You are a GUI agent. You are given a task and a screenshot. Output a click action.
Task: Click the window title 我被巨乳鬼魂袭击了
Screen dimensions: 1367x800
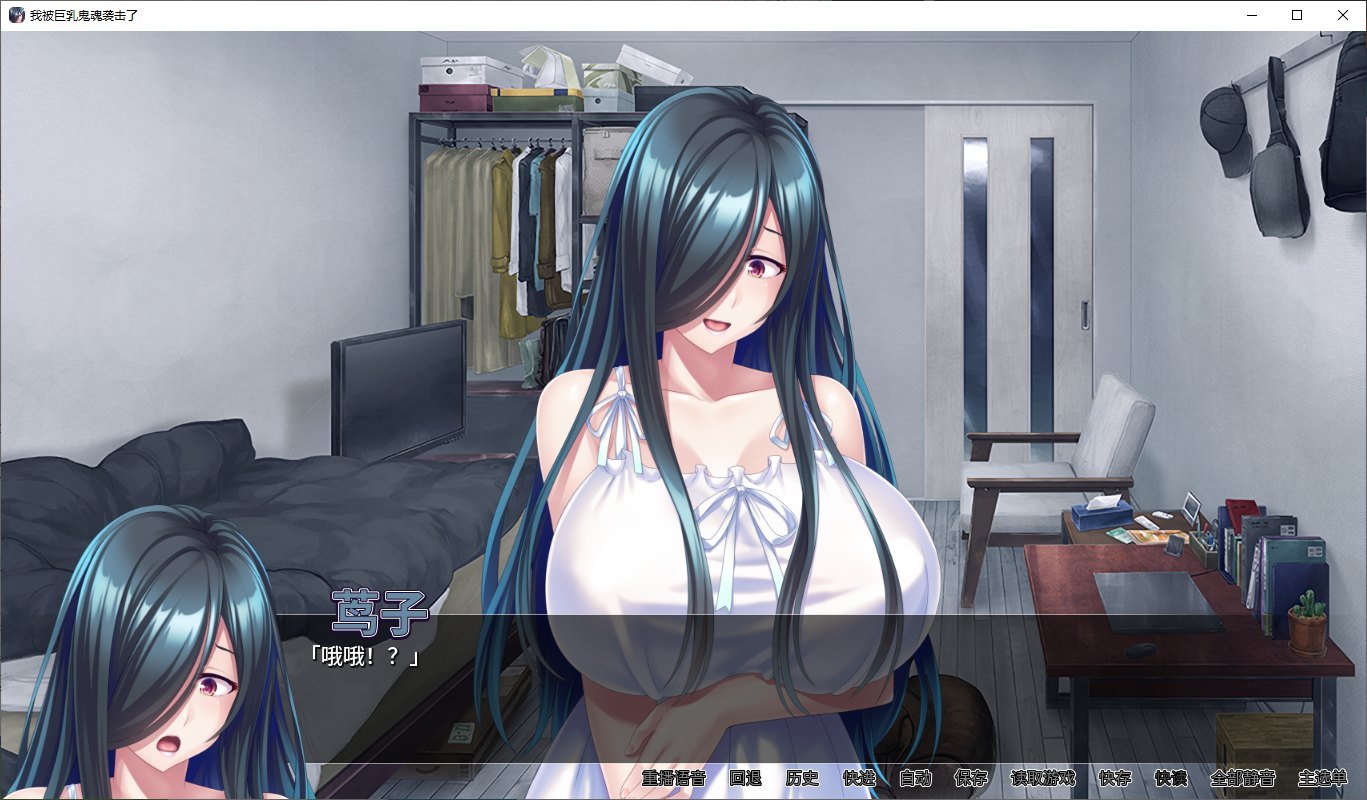pyautogui.click(x=82, y=15)
